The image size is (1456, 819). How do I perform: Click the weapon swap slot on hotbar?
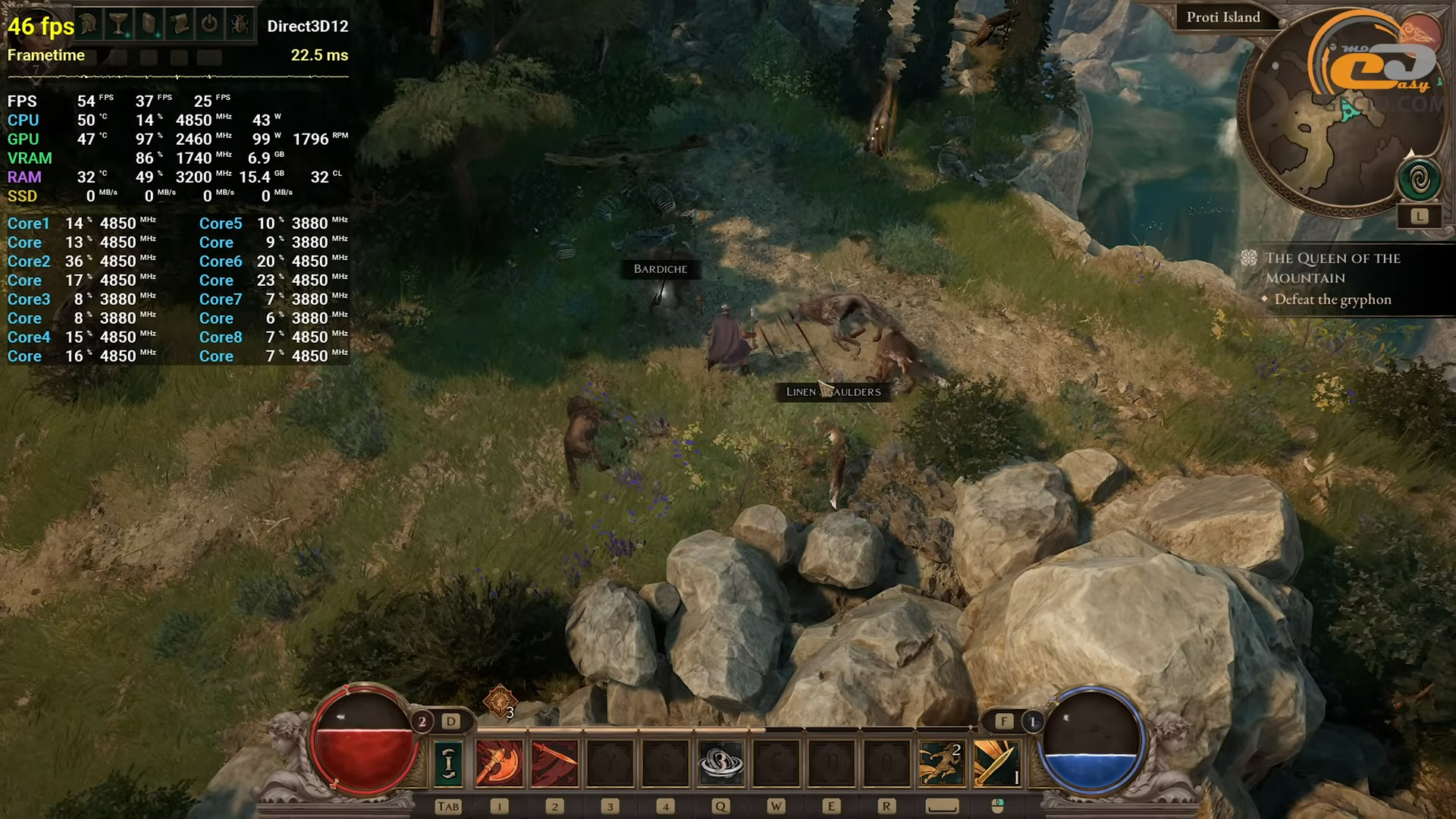448,762
